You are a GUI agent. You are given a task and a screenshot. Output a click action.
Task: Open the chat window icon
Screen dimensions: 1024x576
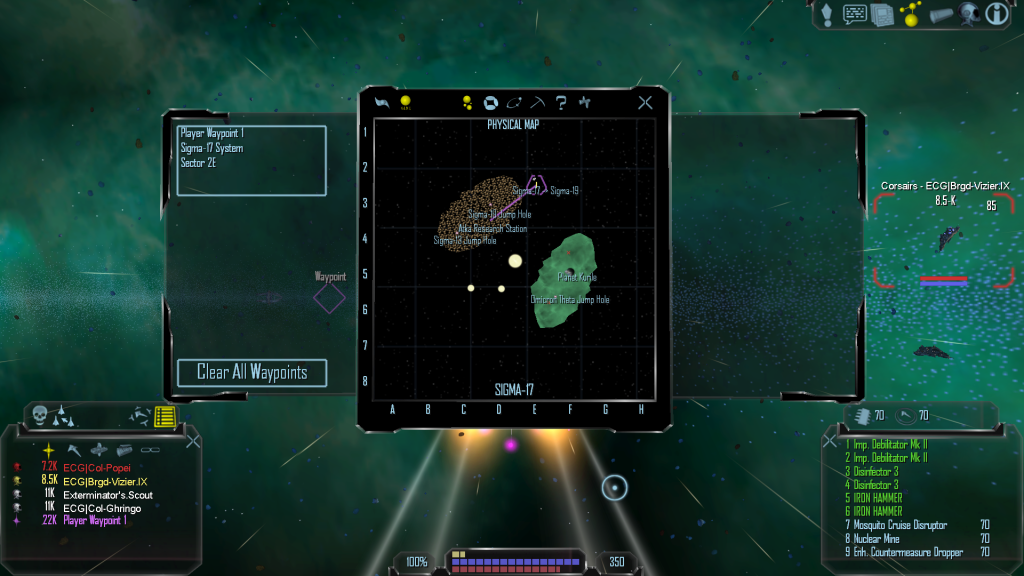click(854, 14)
